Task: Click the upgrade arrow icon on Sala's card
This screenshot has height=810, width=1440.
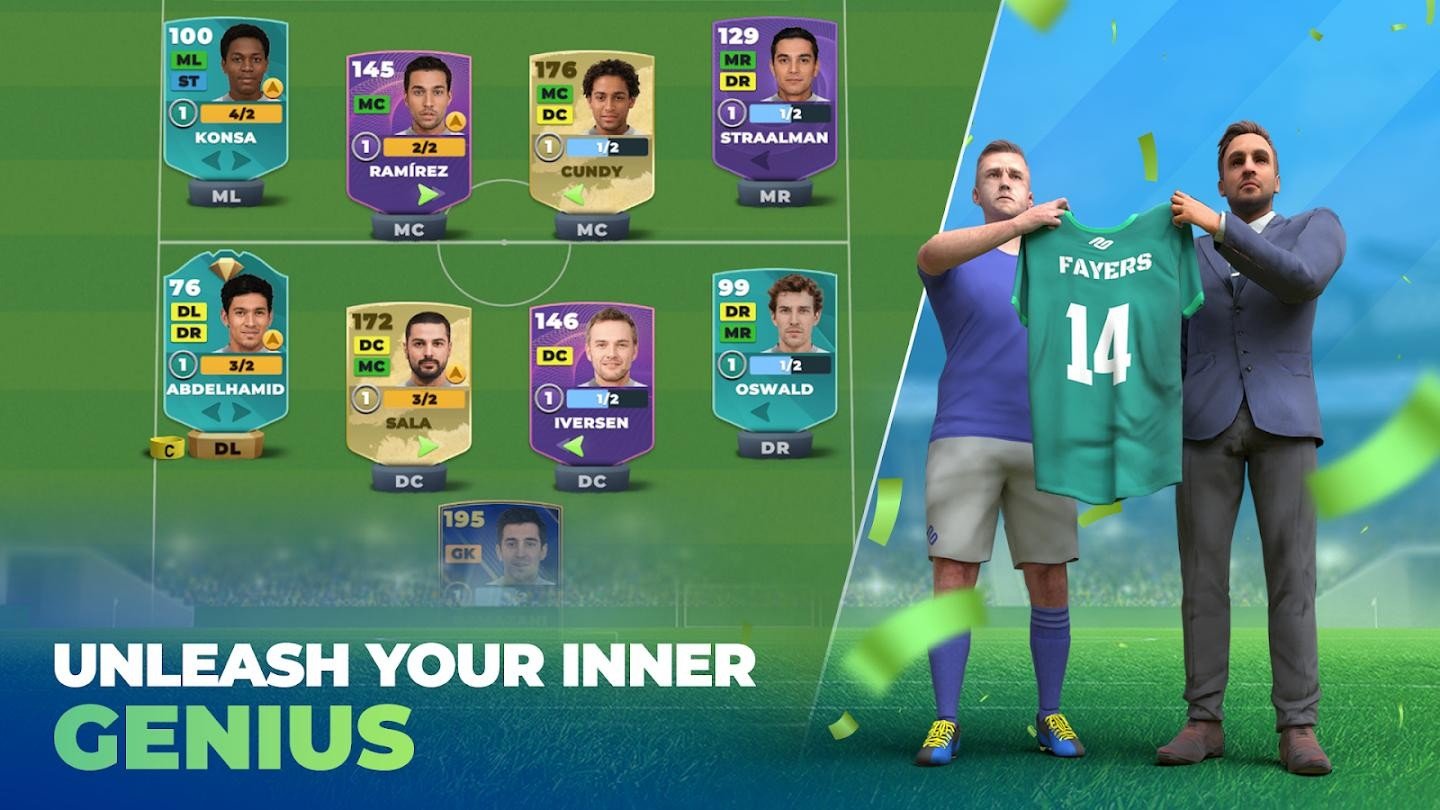Action: (x=454, y=373)
